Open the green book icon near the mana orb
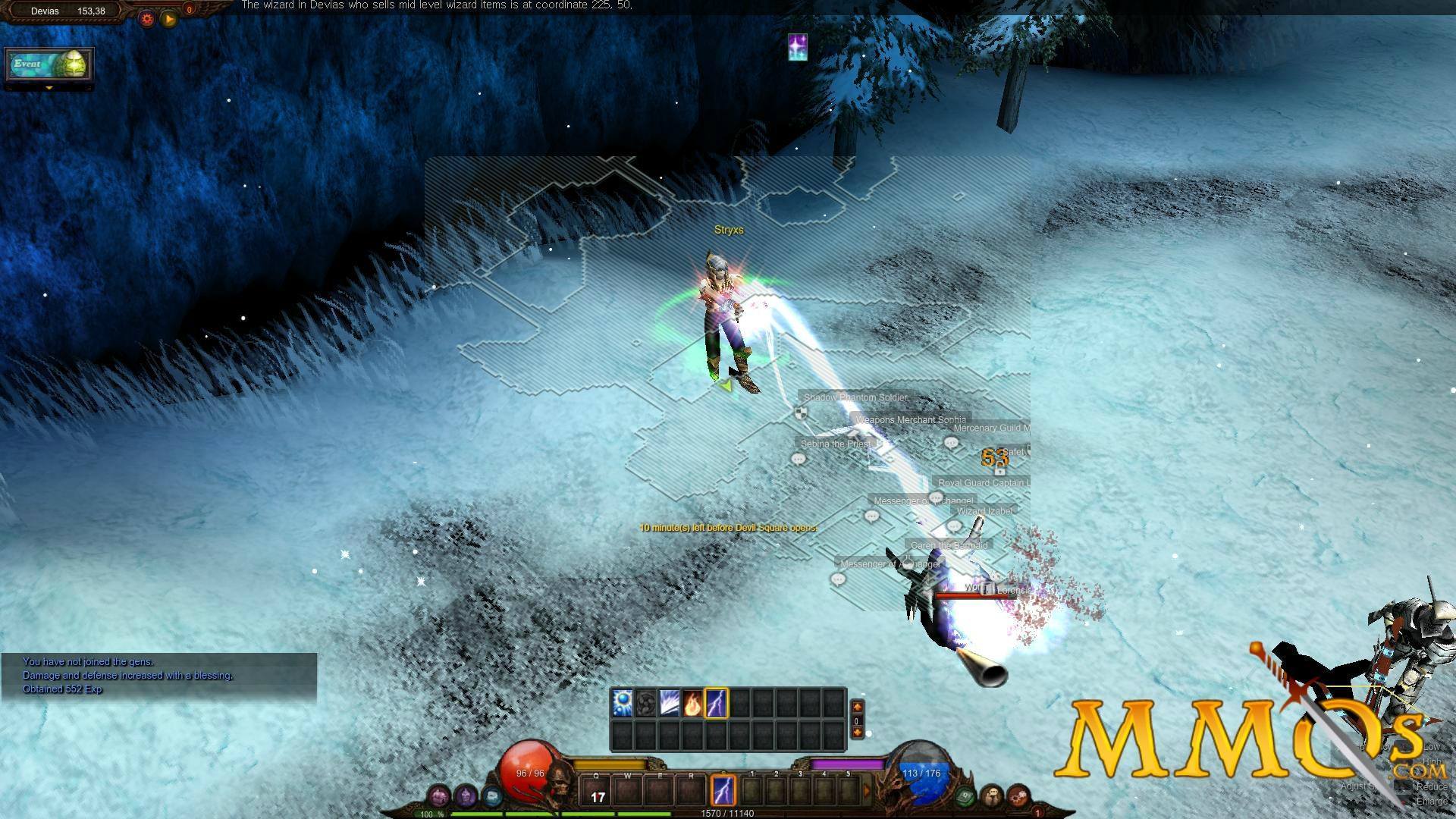1456x819 pixels. coord(966,797)
